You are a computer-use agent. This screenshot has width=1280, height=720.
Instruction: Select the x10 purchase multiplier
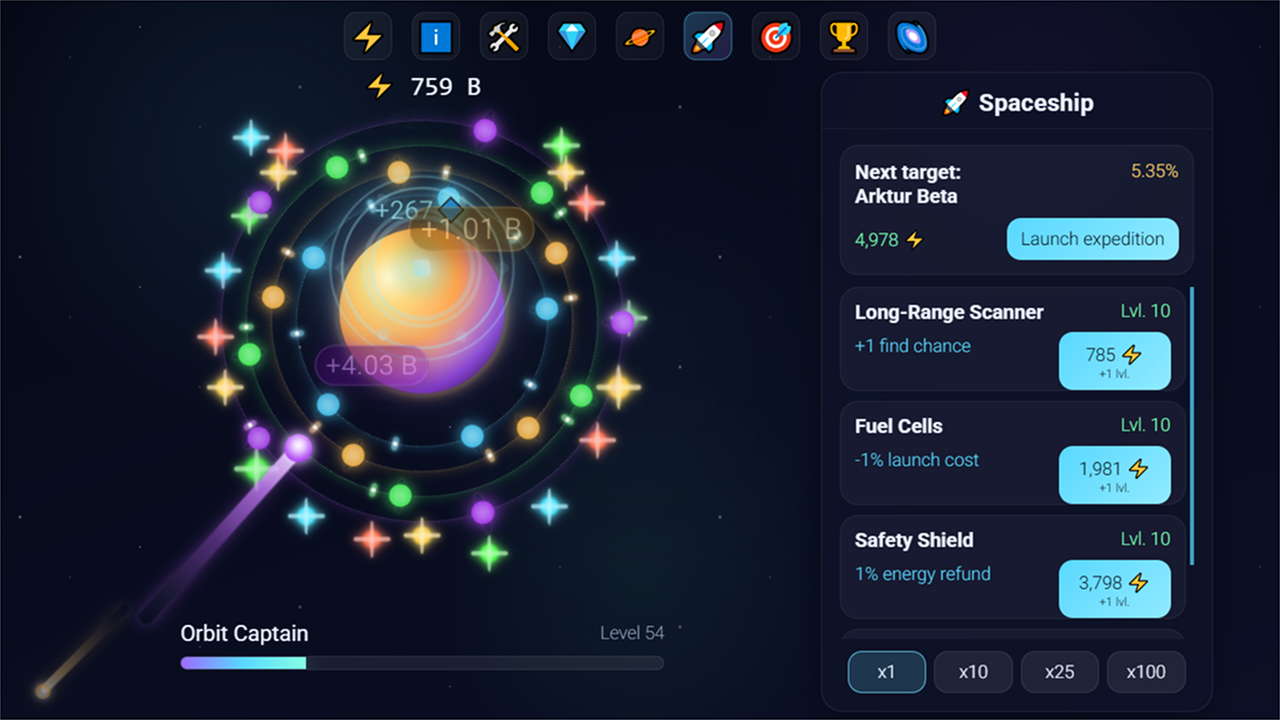(x=973, y=672)
